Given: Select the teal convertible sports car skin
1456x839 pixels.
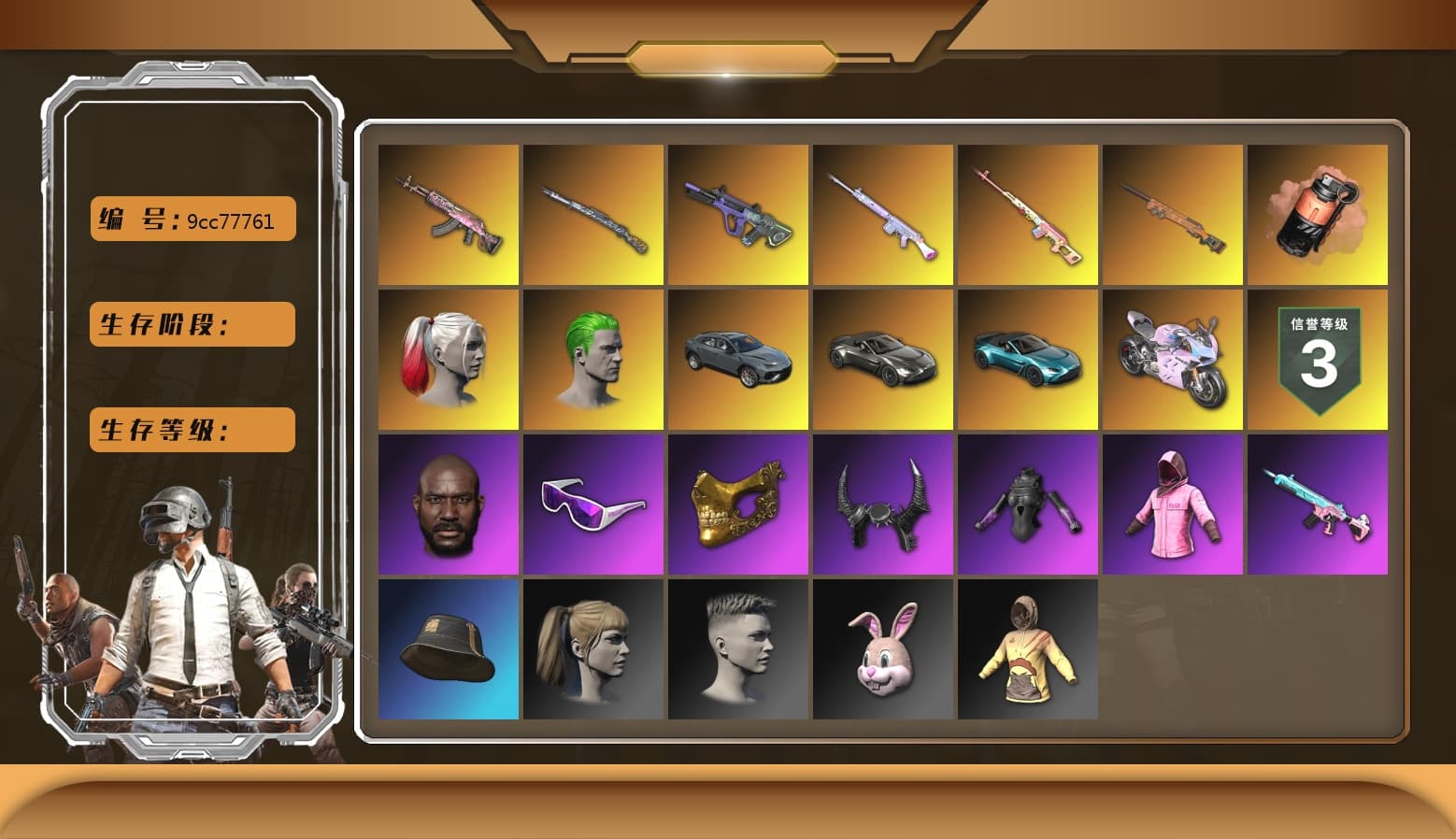Looking at the screenshot, I should (1028, 358).
